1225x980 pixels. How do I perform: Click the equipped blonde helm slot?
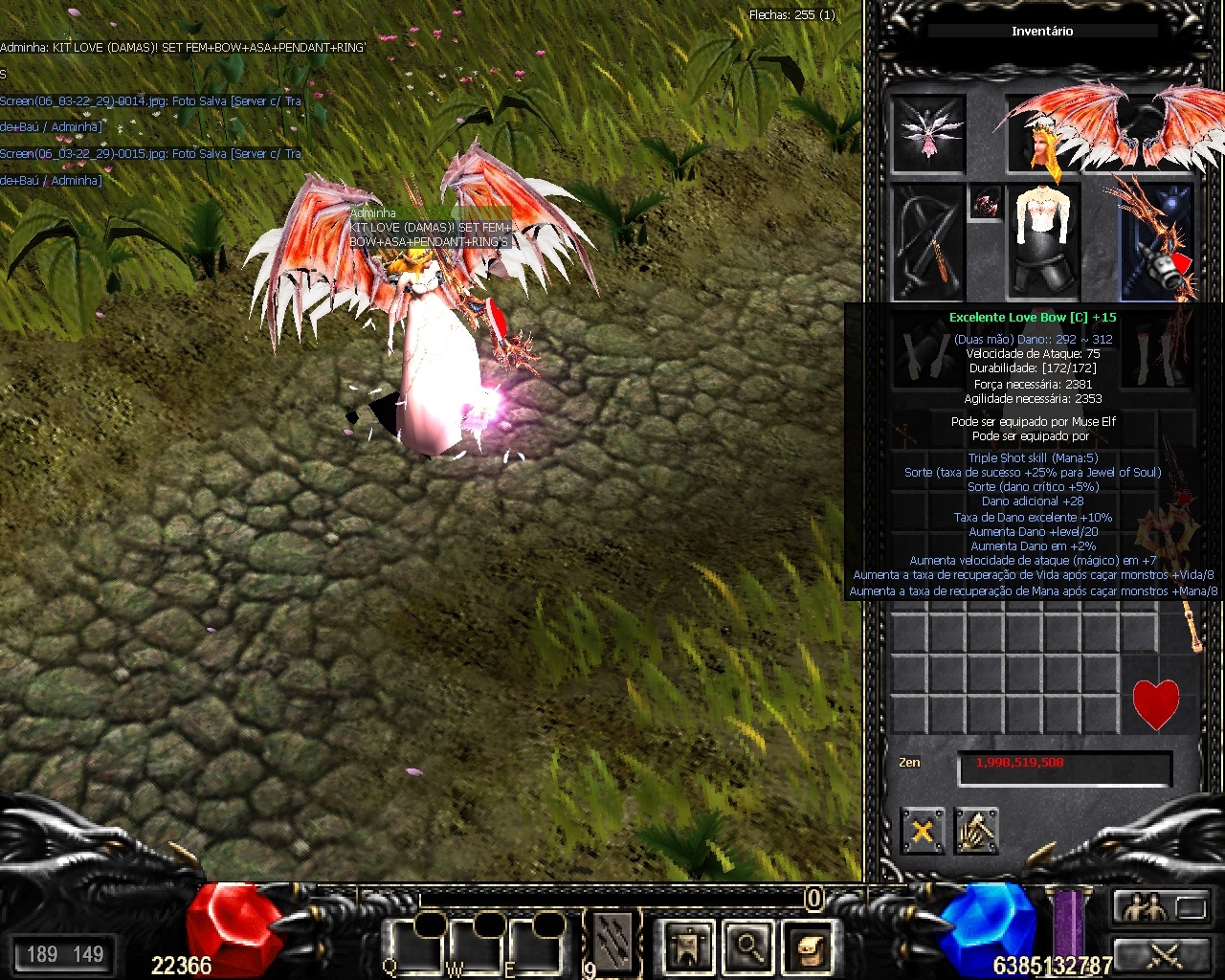1041,135
